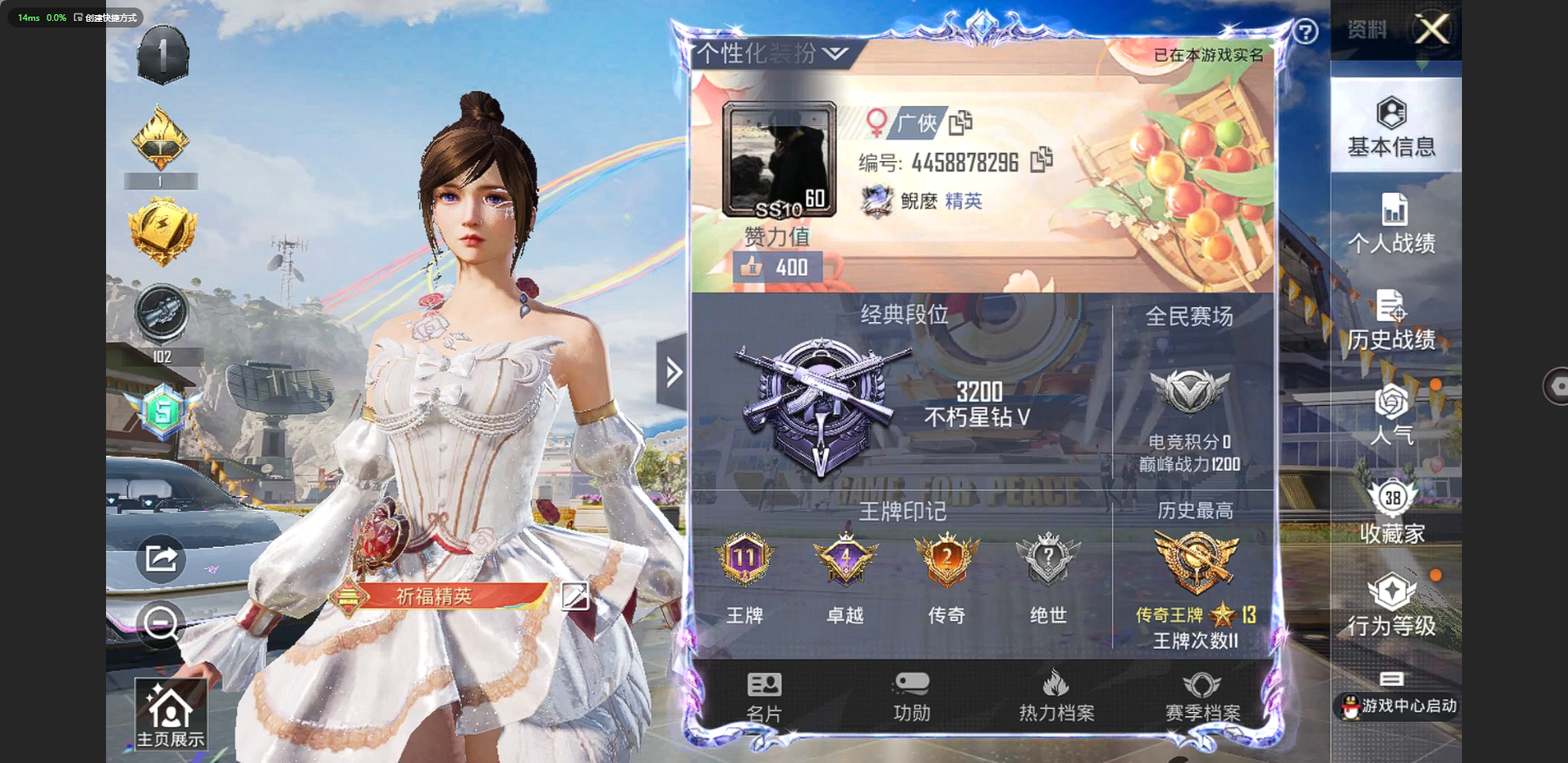Click the 主页展示 home display button
1568x763 pixels.
[170, 713]
